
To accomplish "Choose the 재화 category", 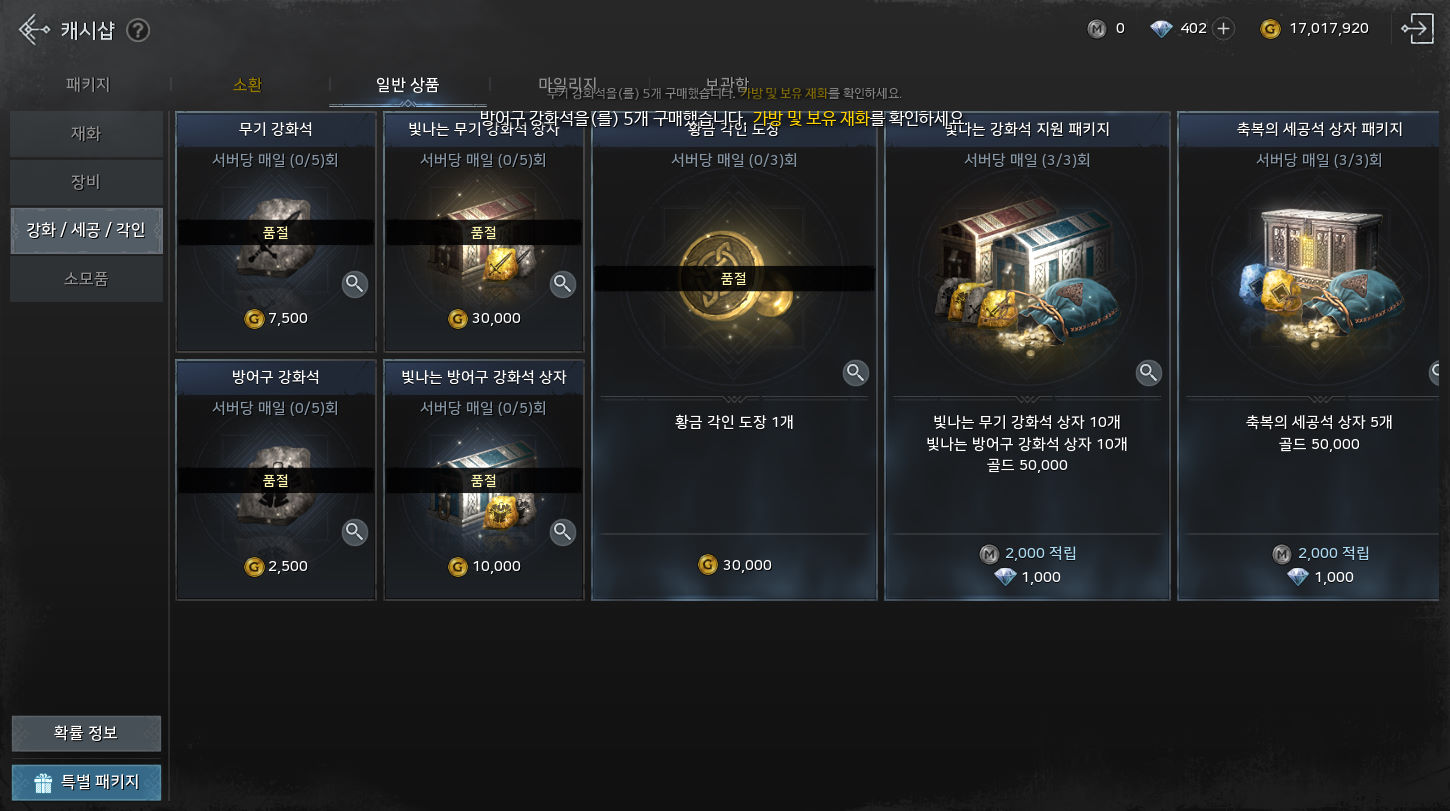I will tap(86, 134).
